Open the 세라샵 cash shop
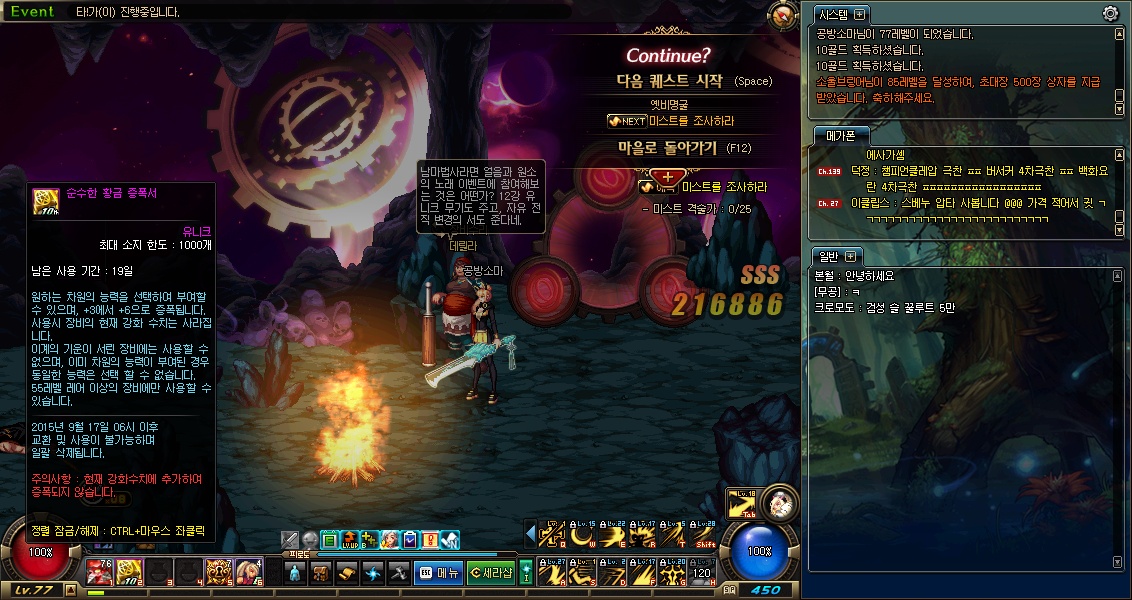This screenshot has width=1132, height=600. click(490, 573)
